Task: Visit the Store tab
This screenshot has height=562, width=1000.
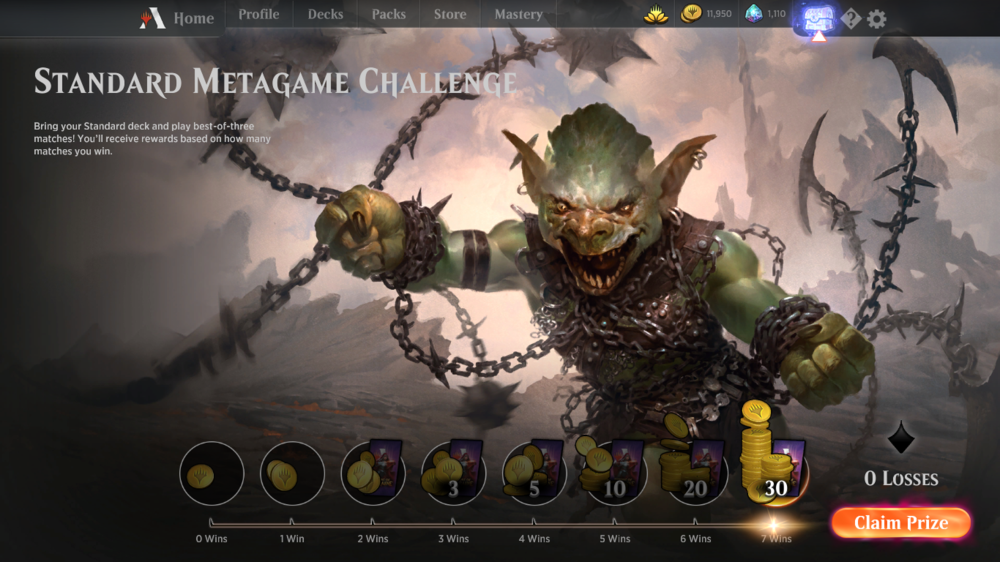Action: (x=450, y=15)
